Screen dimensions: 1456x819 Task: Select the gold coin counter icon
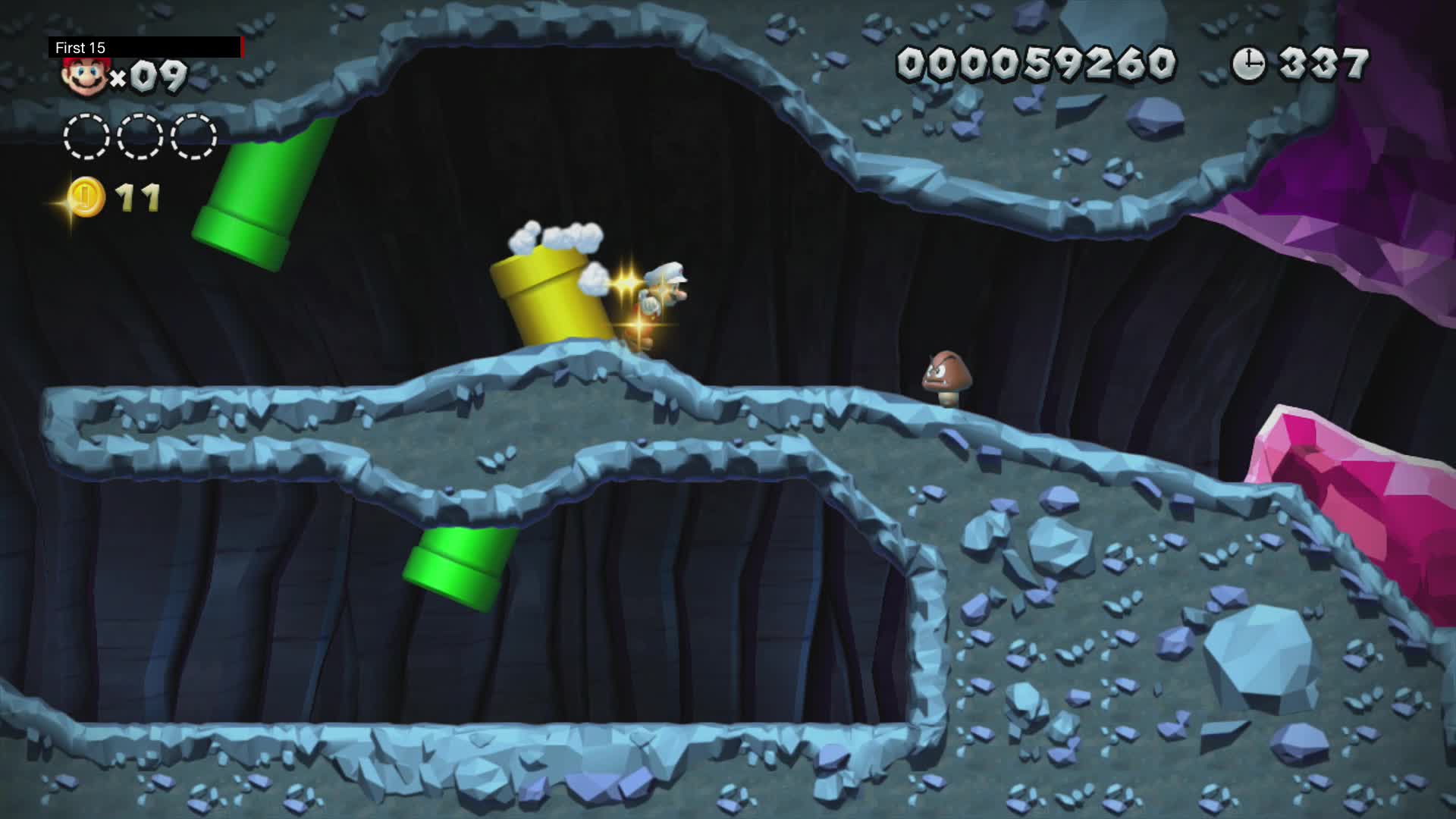(83, 196)
